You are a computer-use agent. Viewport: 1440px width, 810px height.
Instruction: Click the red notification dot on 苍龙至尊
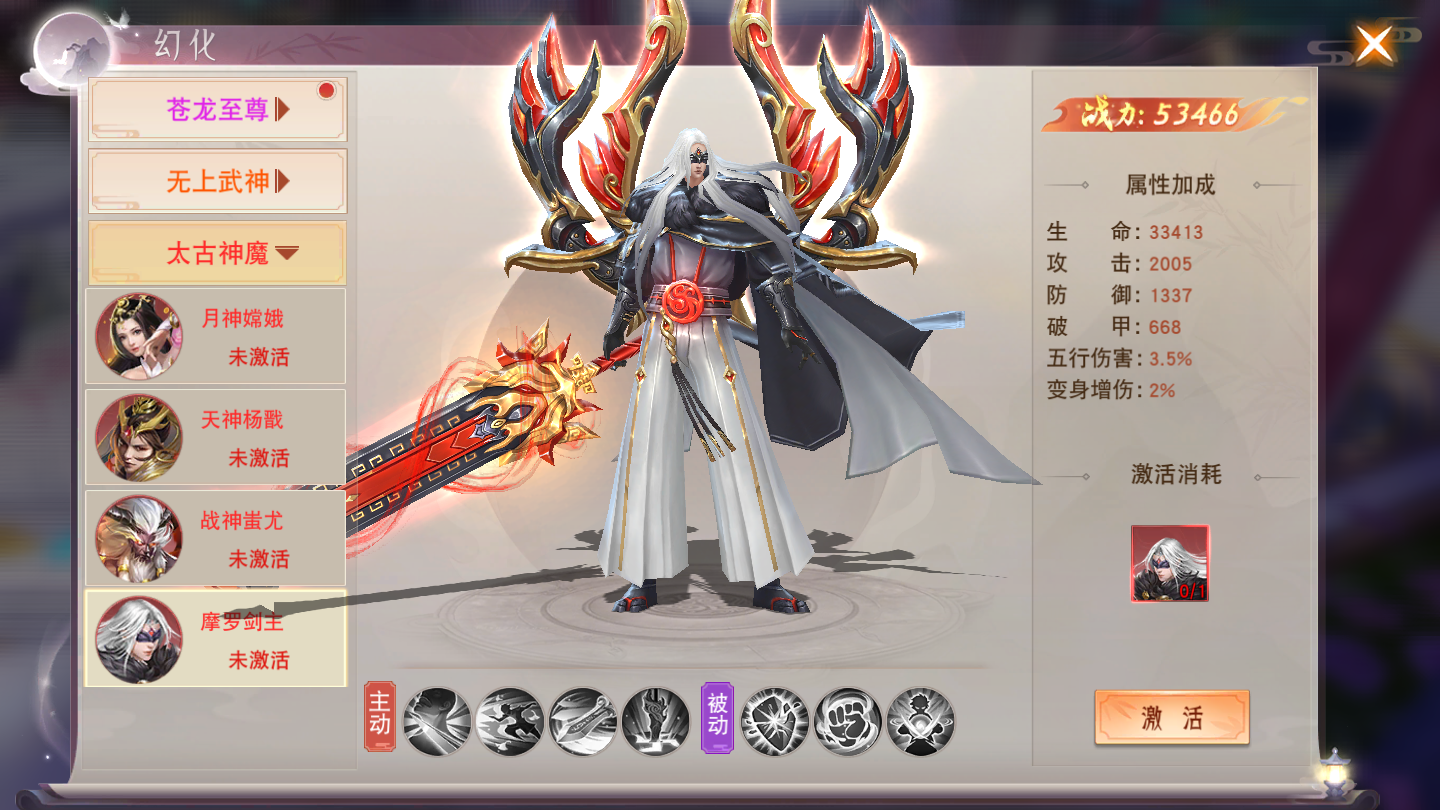click(x=325, y=90)
